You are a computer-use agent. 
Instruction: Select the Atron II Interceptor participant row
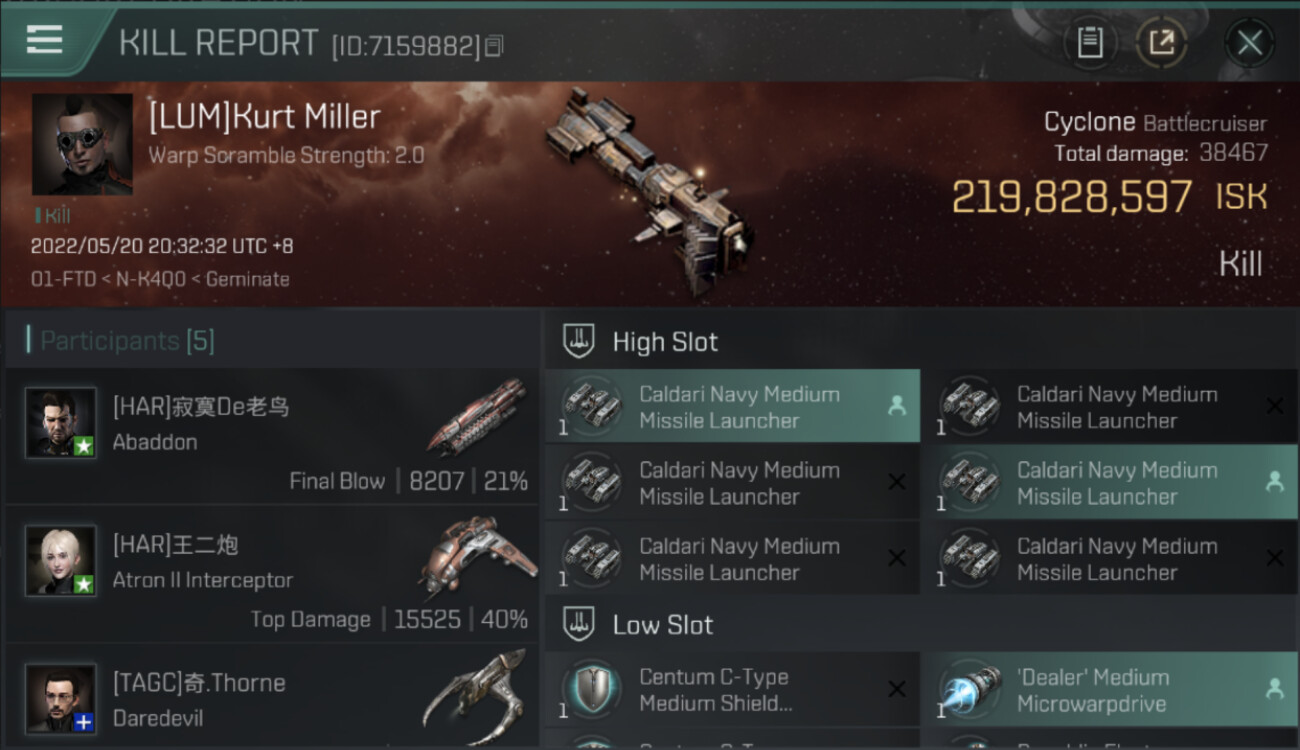pyautogui.click(x=272, y=573)
